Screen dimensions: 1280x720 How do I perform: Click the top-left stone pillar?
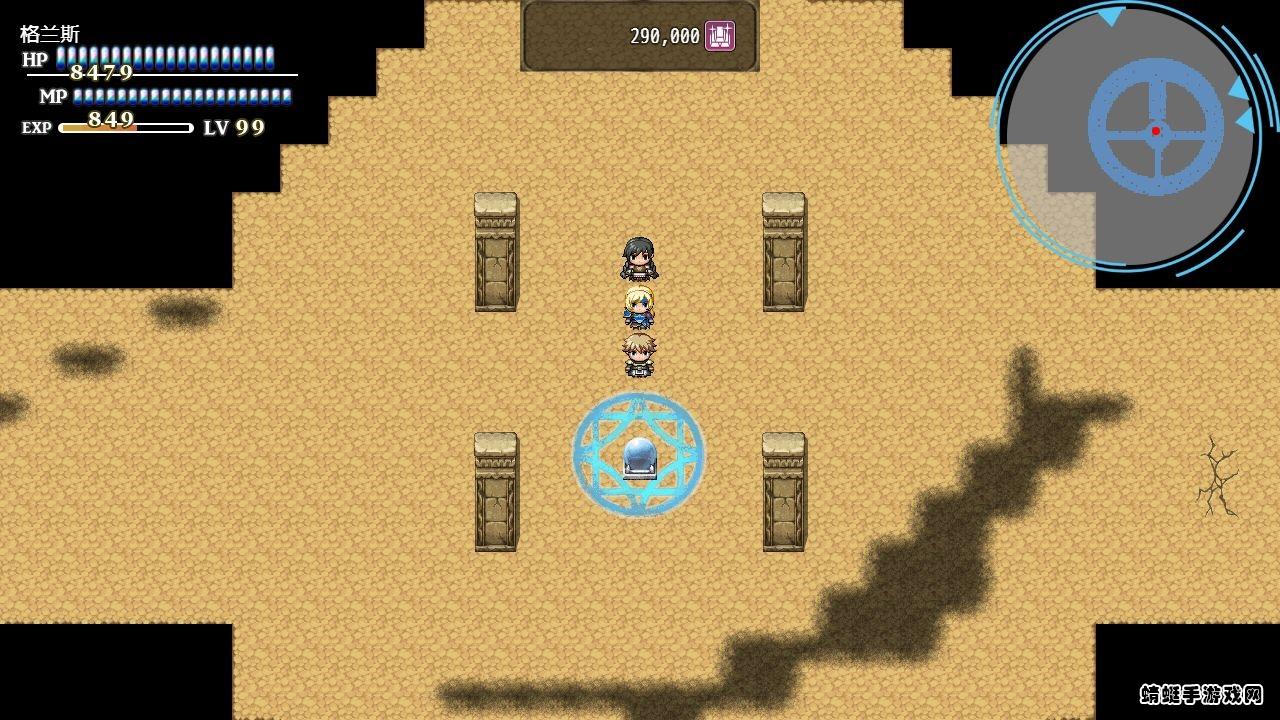[494, 250]
